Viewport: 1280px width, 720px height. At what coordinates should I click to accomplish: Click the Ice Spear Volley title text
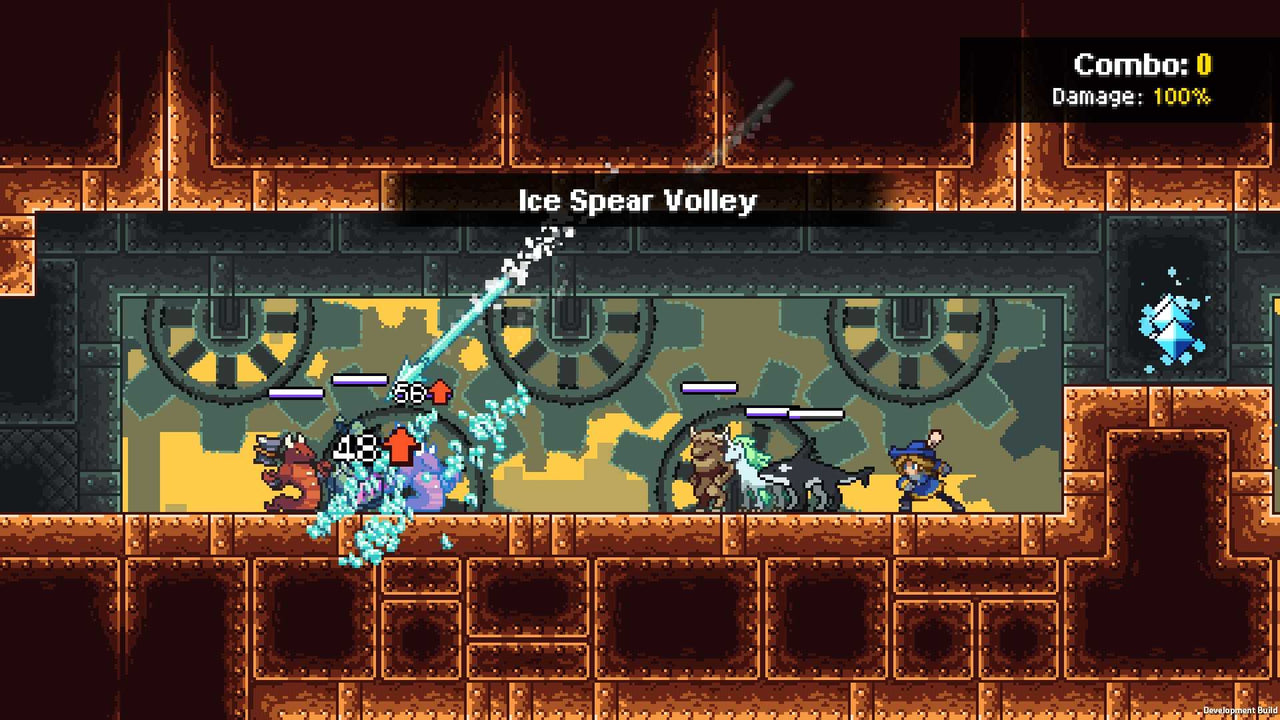640,201
